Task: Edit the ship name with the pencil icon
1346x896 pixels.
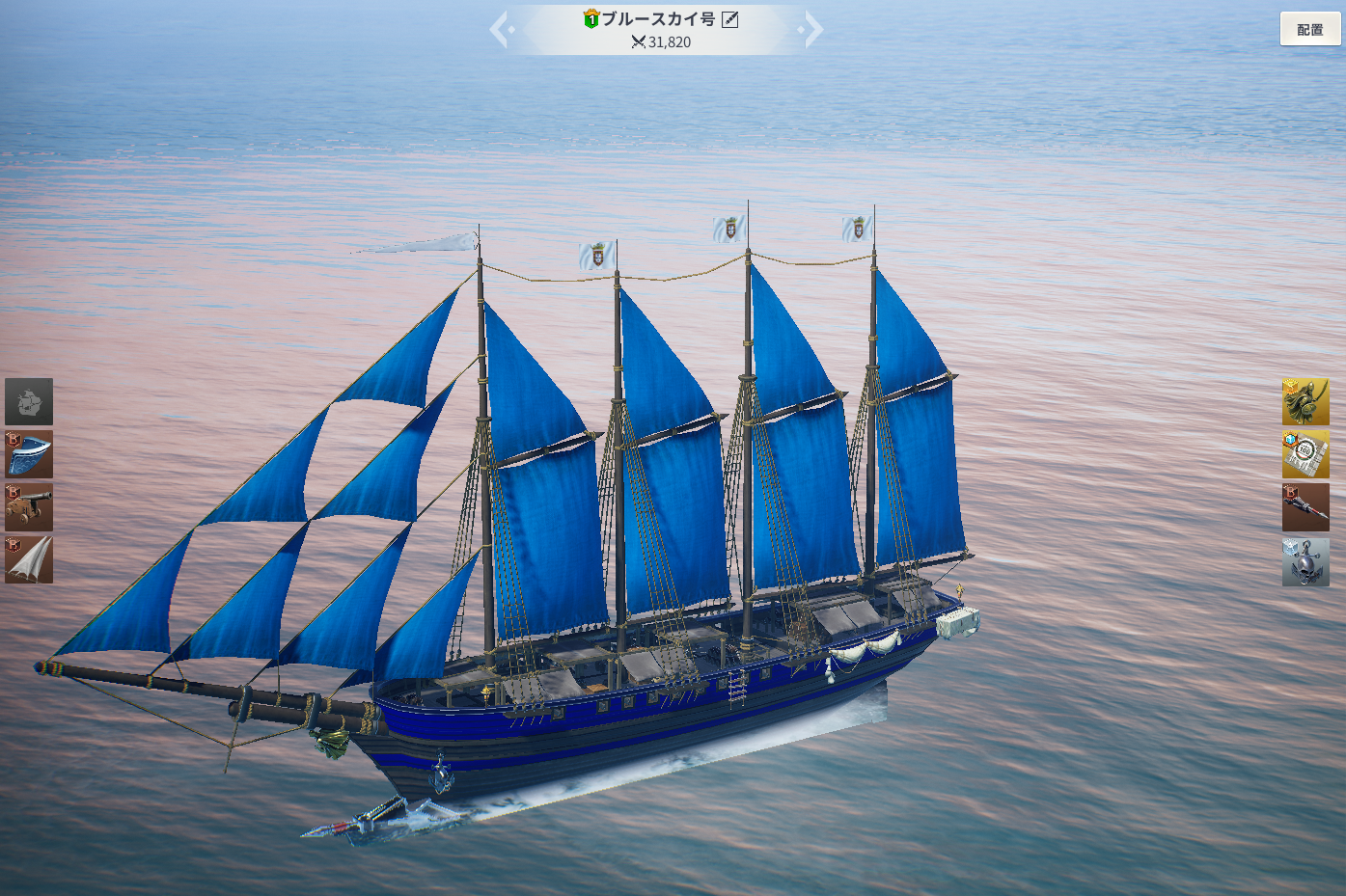Action: coord(730,19)
